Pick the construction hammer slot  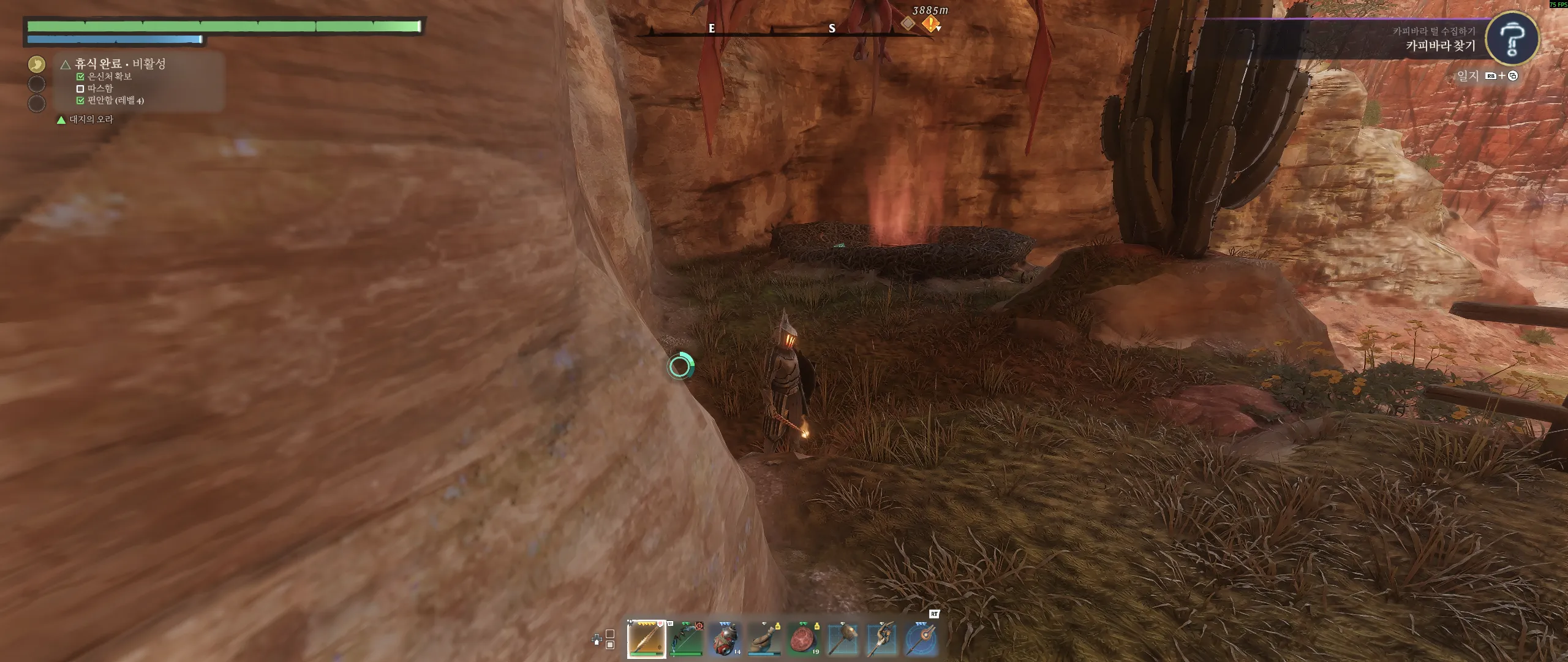(843, 639)
